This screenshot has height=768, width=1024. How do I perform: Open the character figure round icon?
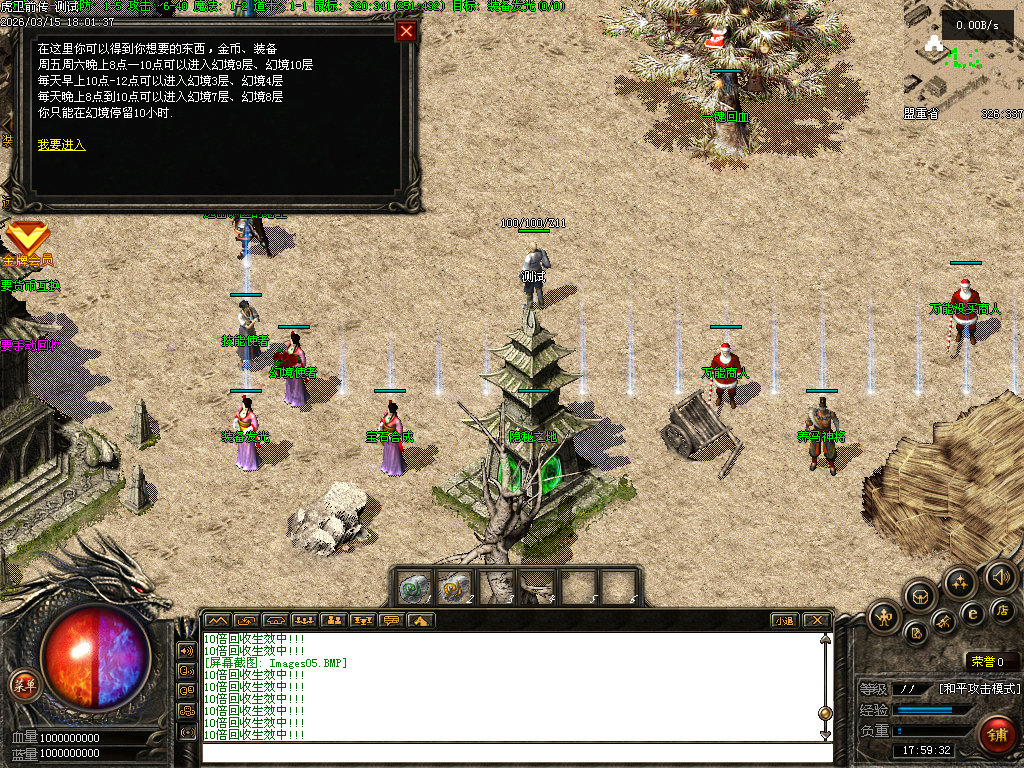pyautogui.click(x=884, y=616)
